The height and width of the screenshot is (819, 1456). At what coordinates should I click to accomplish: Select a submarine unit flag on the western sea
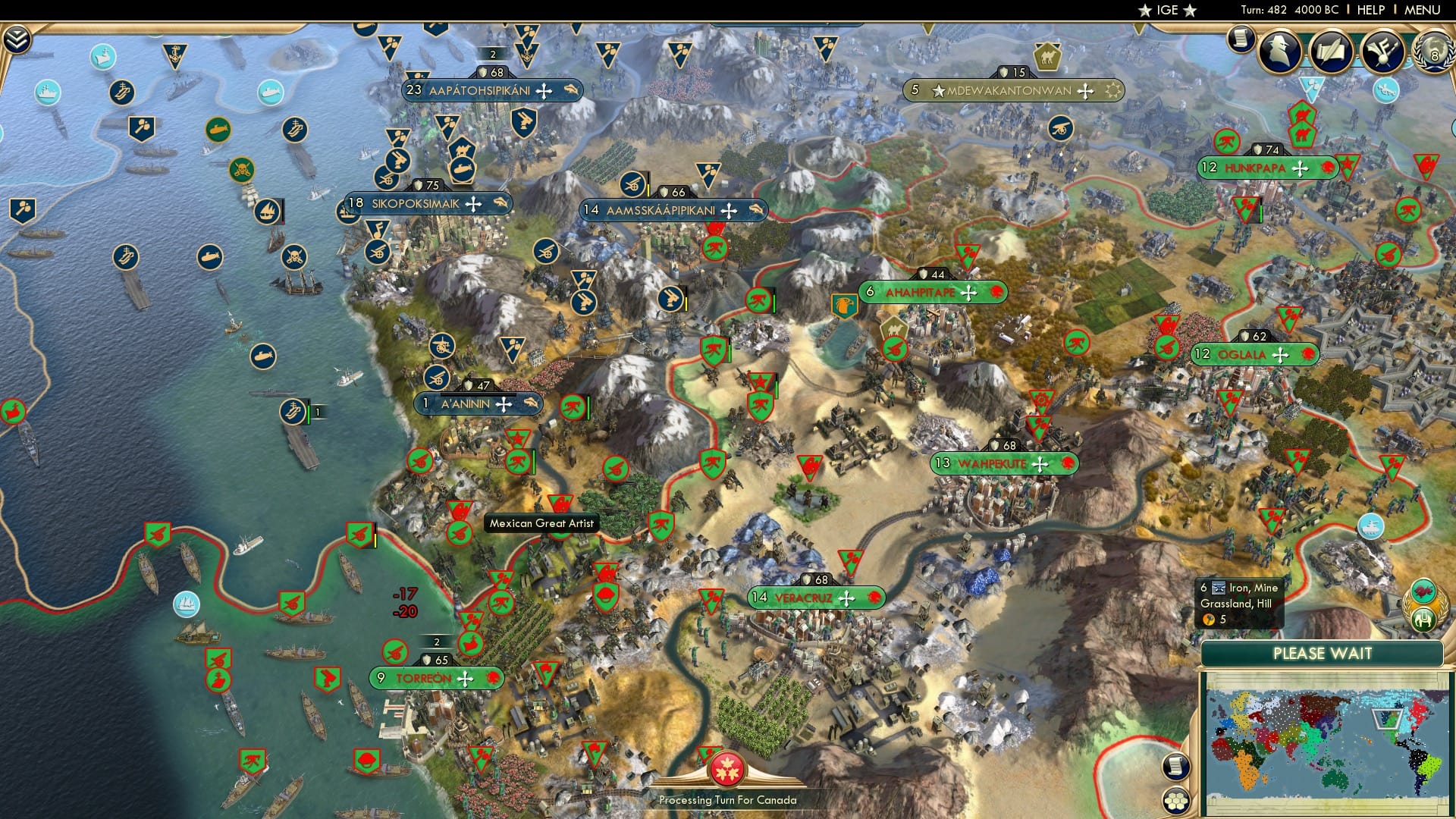click(x=211, y=257)
